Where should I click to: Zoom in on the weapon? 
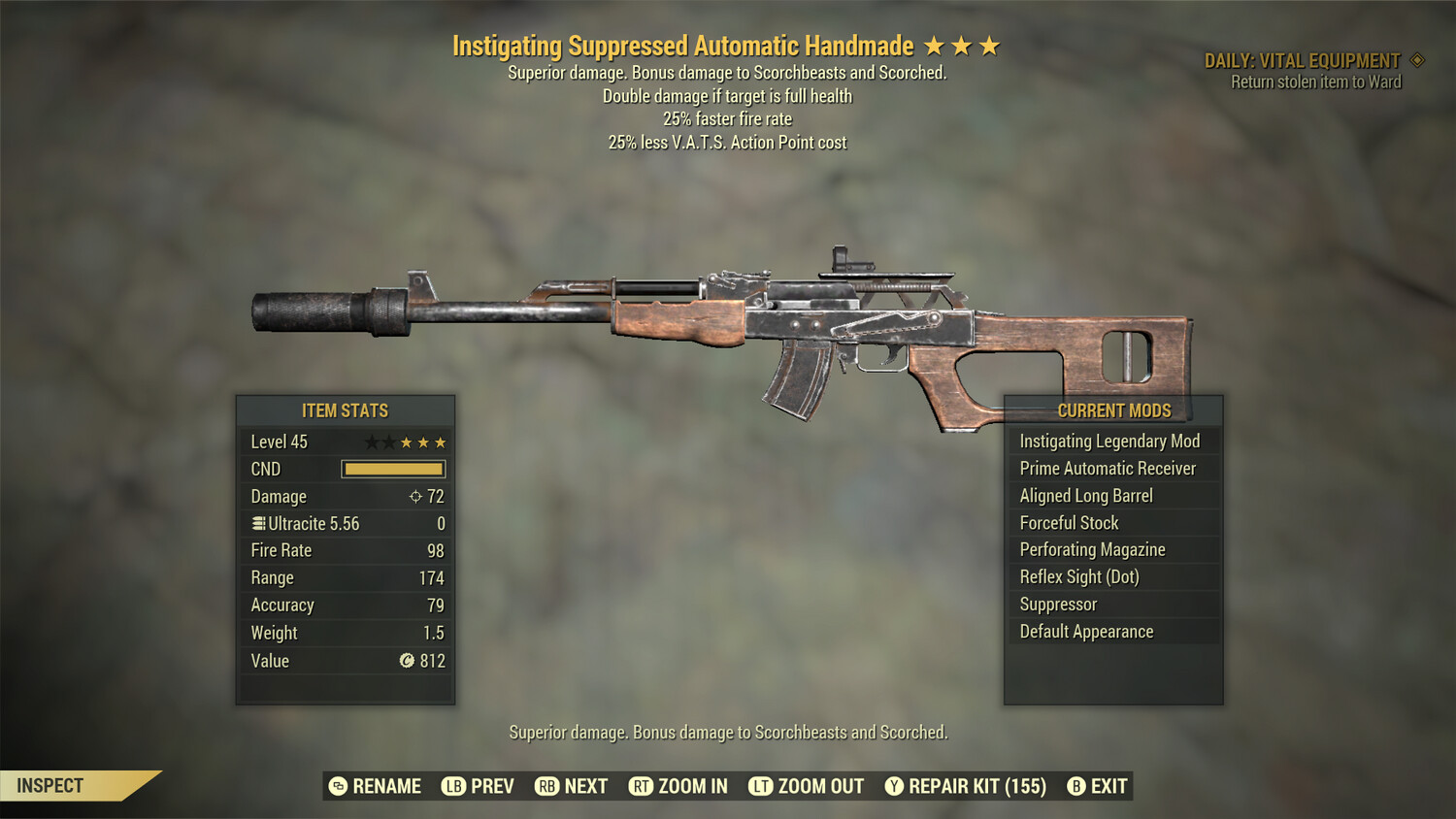678,786
